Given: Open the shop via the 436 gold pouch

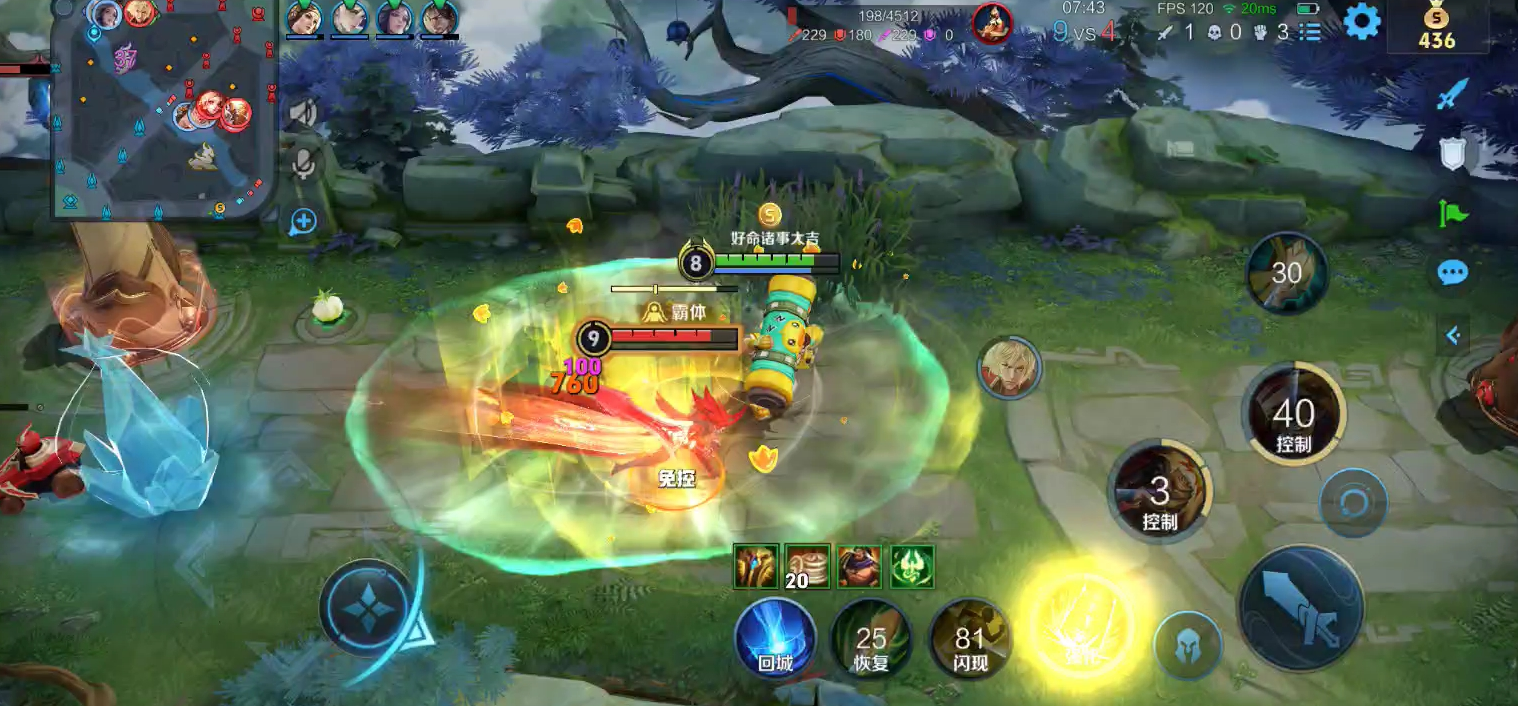Looking at the screenshot, I should pos(1436,27).
